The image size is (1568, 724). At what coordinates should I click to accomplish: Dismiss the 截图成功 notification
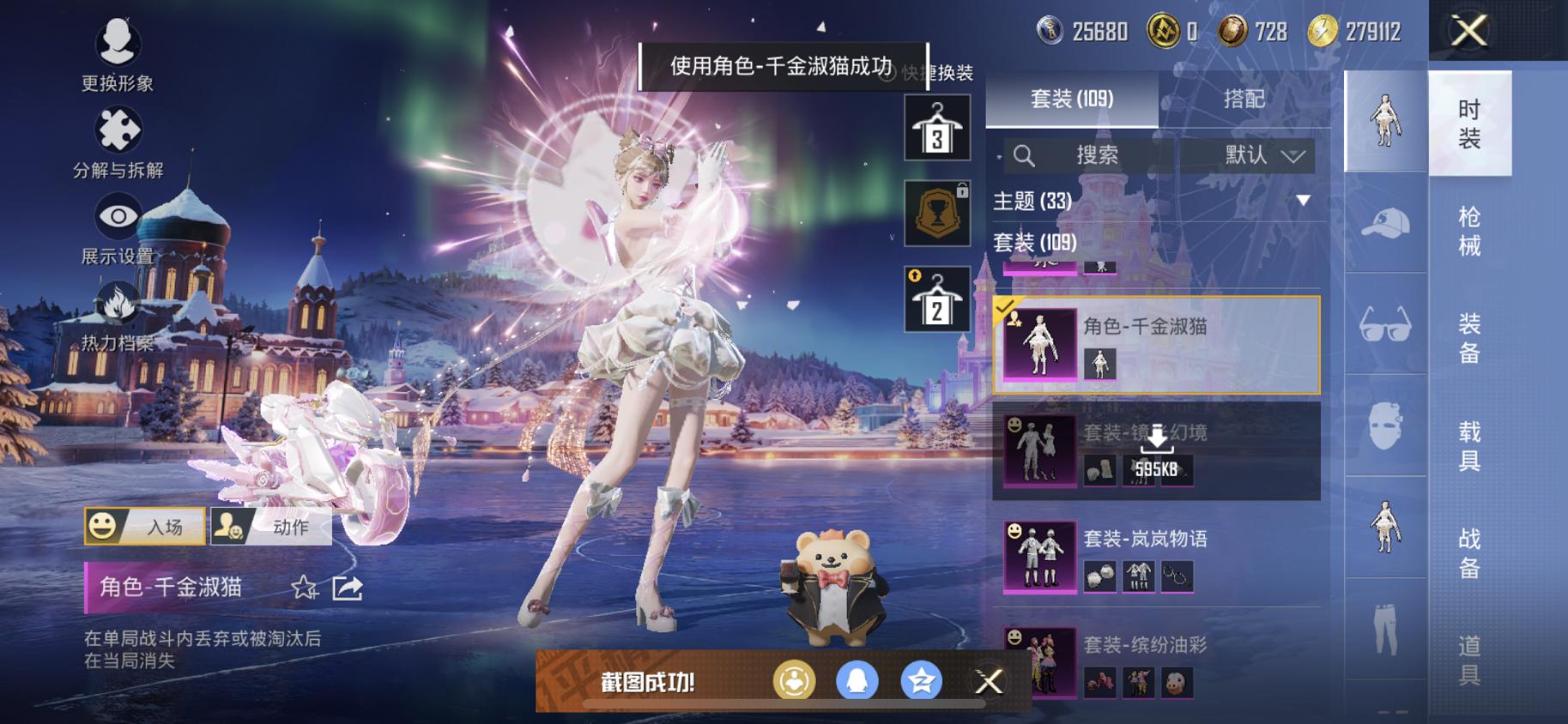(x=989, y=680)
